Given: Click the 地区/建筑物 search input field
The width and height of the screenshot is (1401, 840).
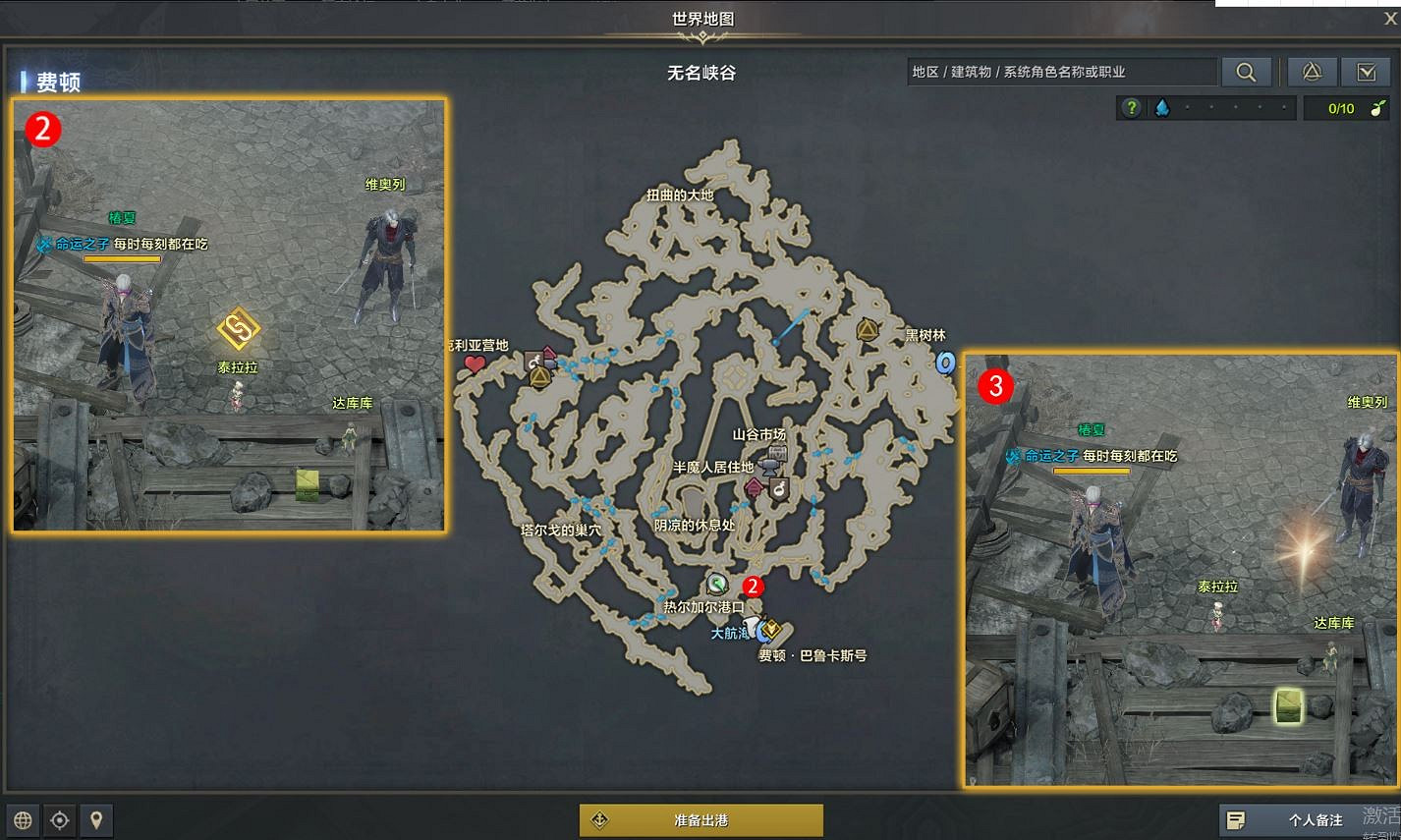Looking at the screenshot, I should (x=1061, y=71).
